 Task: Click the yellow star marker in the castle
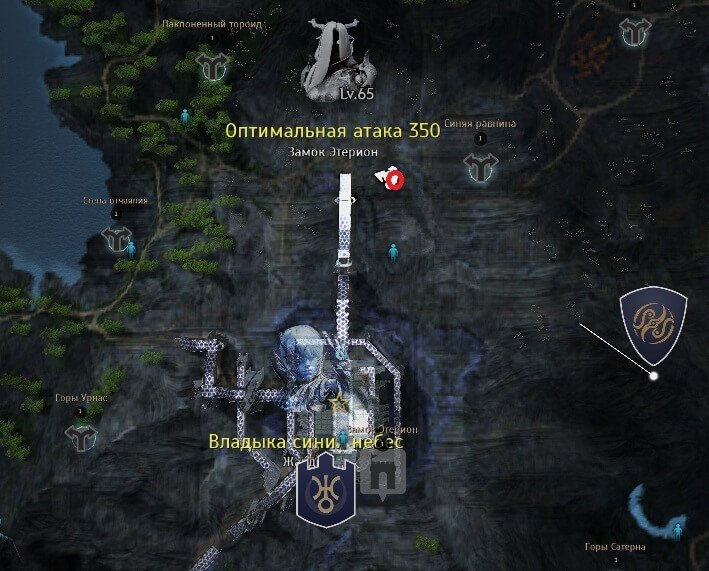click(340, 401)
